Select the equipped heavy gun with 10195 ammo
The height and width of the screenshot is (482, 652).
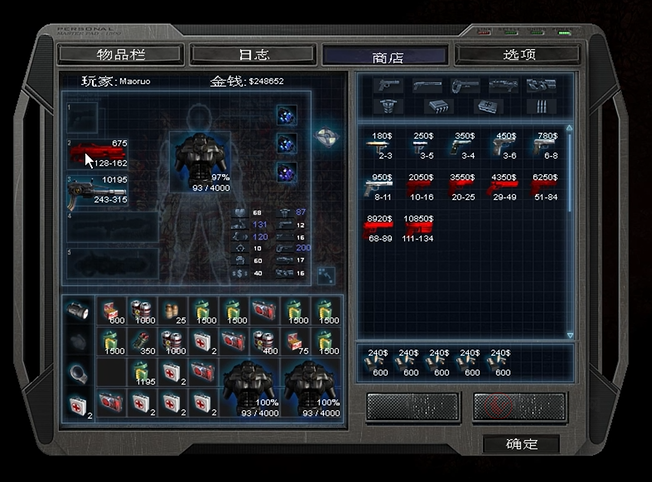point(98,190)
